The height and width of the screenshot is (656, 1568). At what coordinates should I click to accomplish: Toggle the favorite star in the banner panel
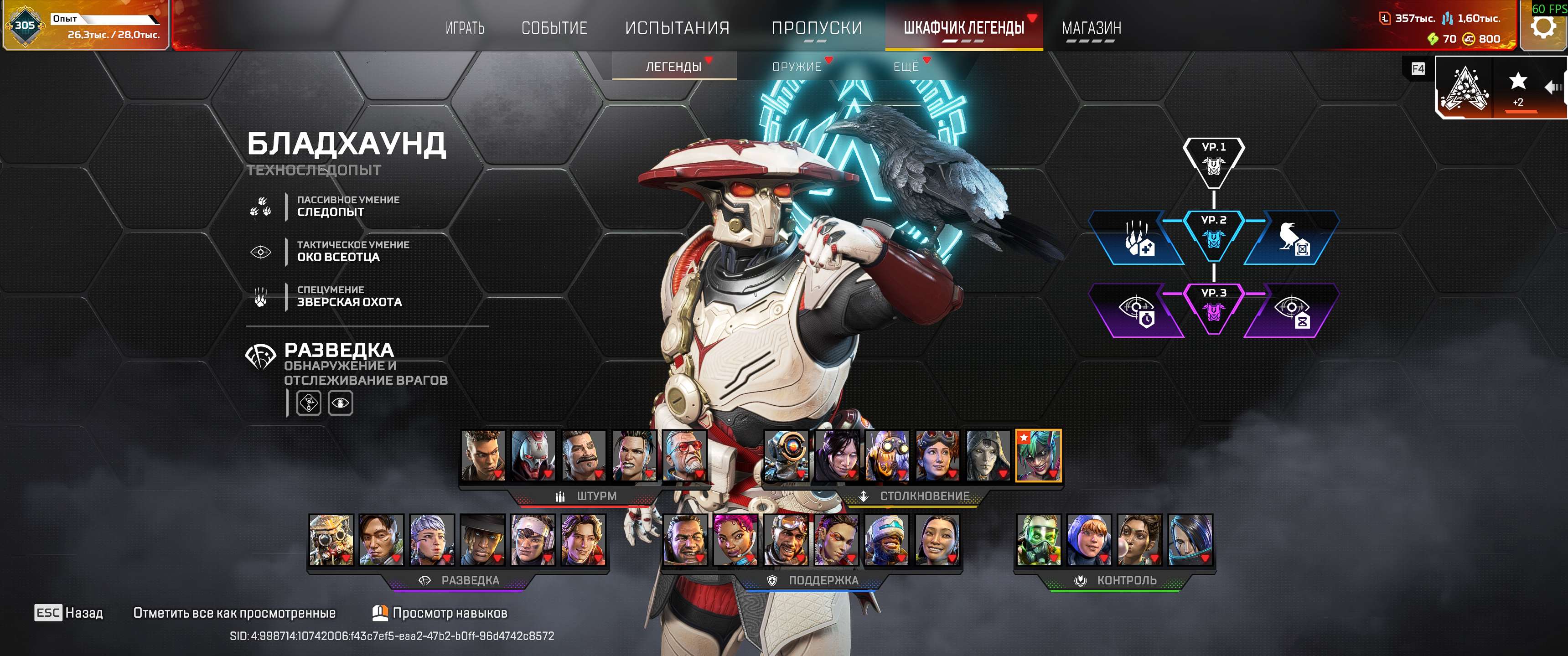tap(1519, 80)
